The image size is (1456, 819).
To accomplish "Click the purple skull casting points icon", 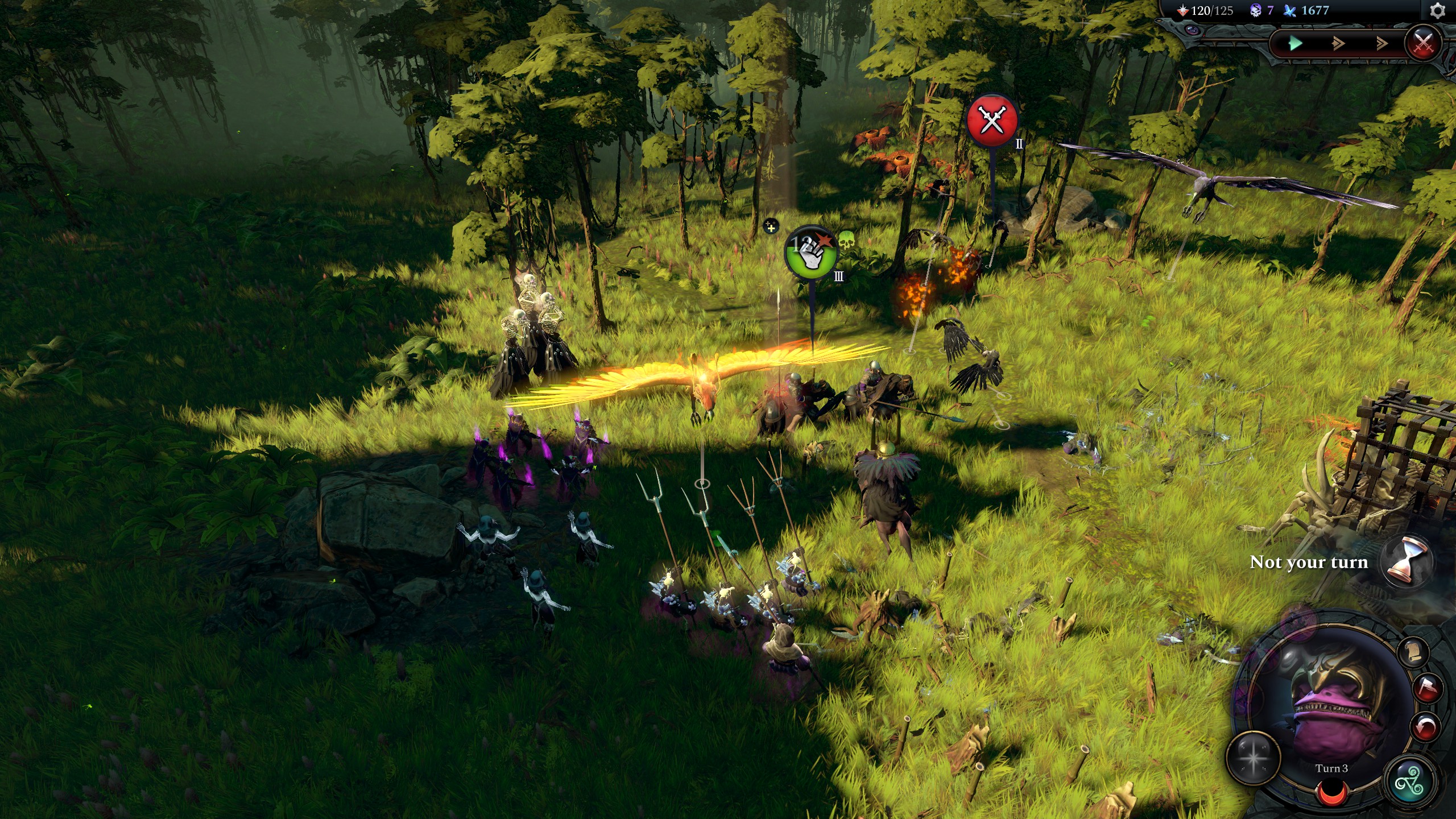I will point(1256,10).
